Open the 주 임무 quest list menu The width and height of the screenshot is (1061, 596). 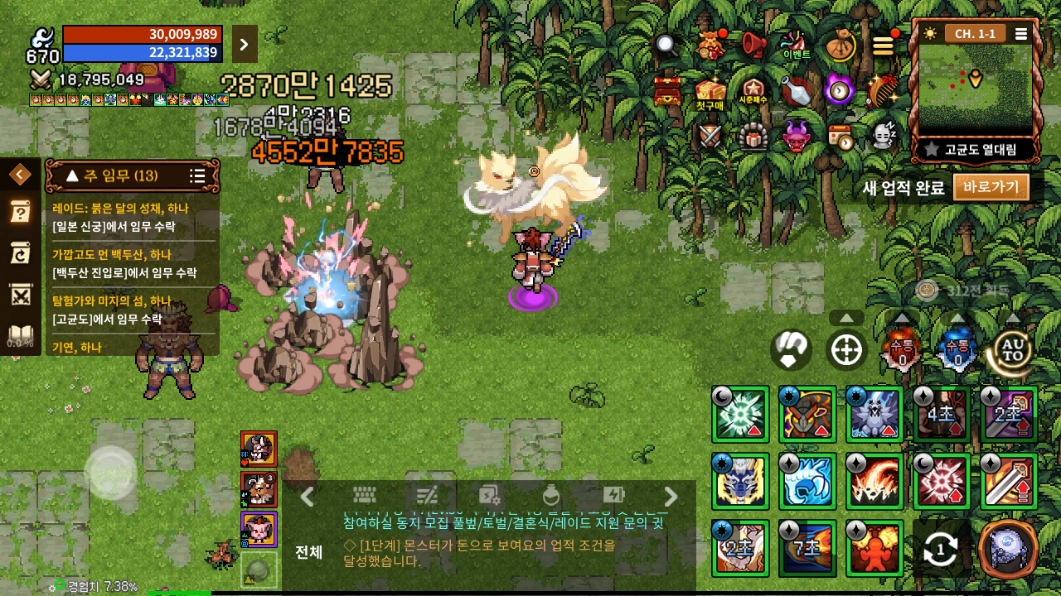[197, 176]
